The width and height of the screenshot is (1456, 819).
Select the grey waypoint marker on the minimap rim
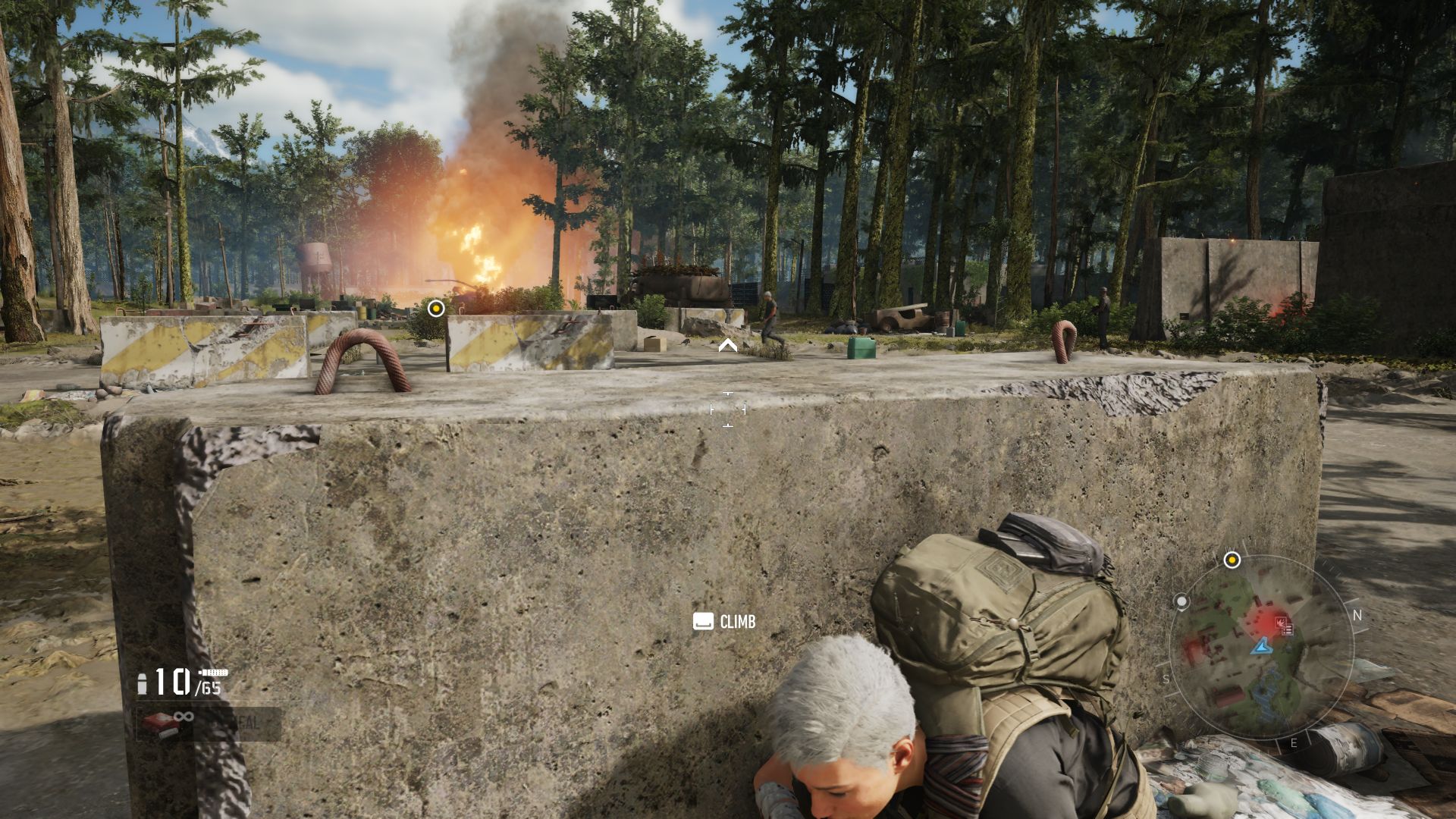[x=1181, y=602]
